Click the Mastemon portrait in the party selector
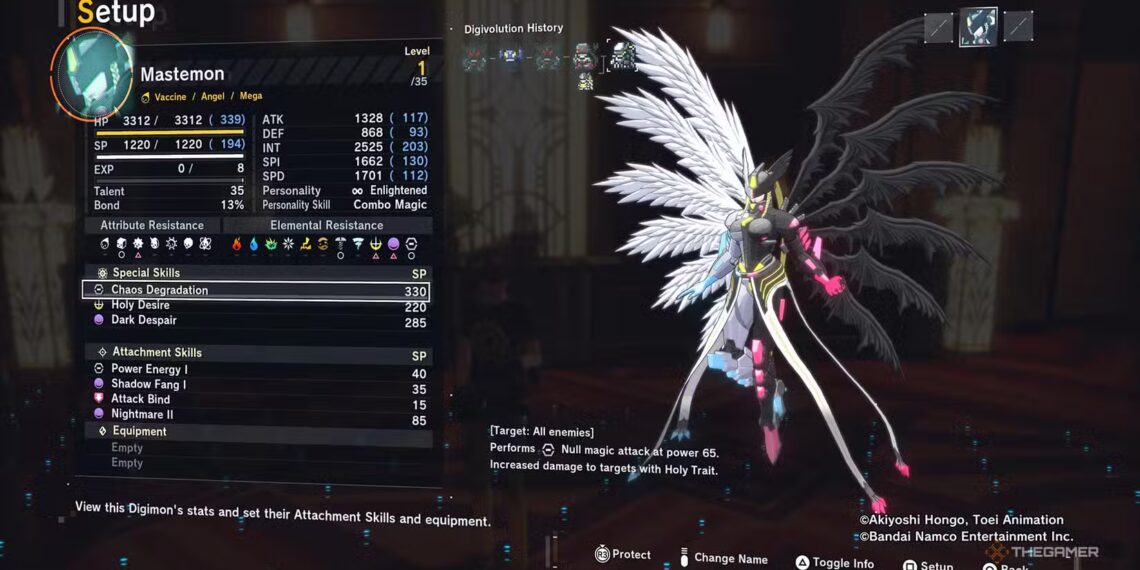 [978, 28]
